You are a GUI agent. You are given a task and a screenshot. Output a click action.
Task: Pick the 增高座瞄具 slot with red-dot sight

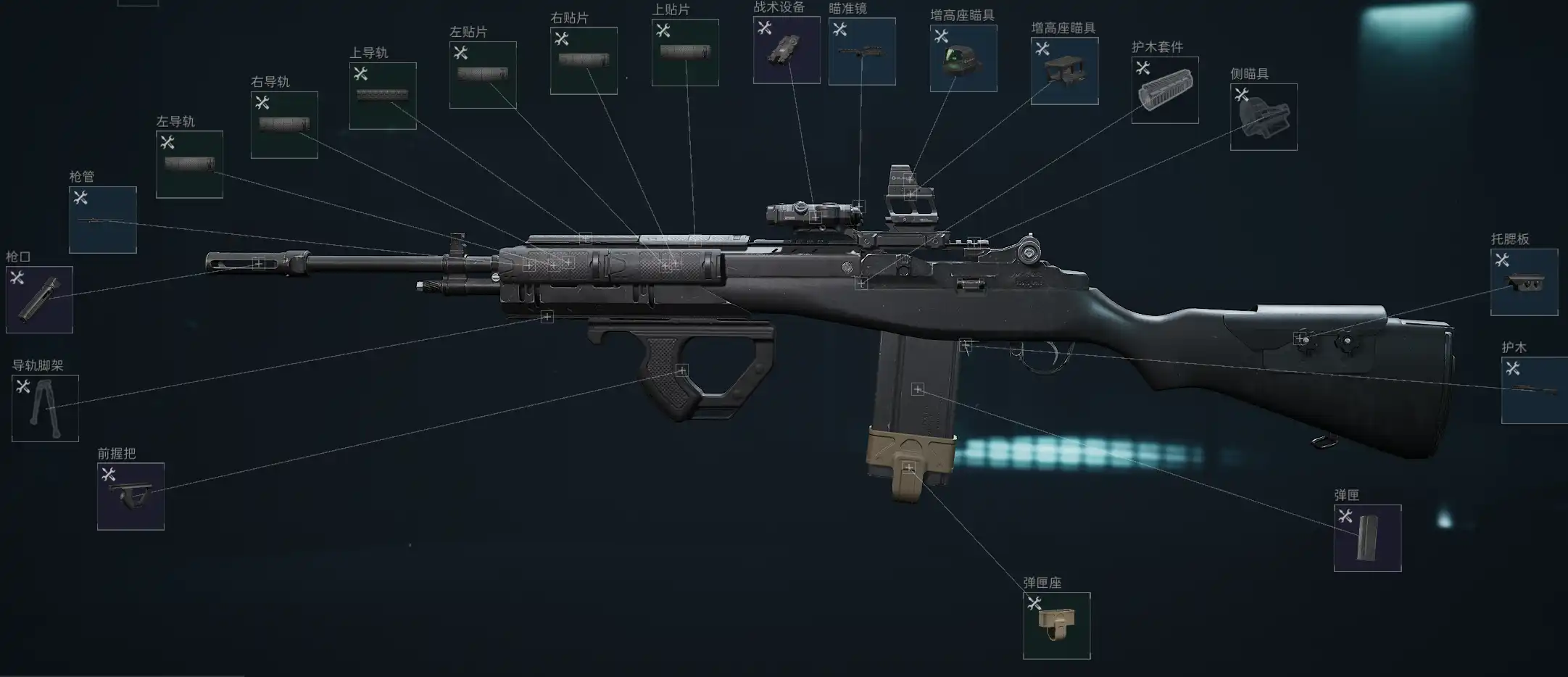[963, 59]
